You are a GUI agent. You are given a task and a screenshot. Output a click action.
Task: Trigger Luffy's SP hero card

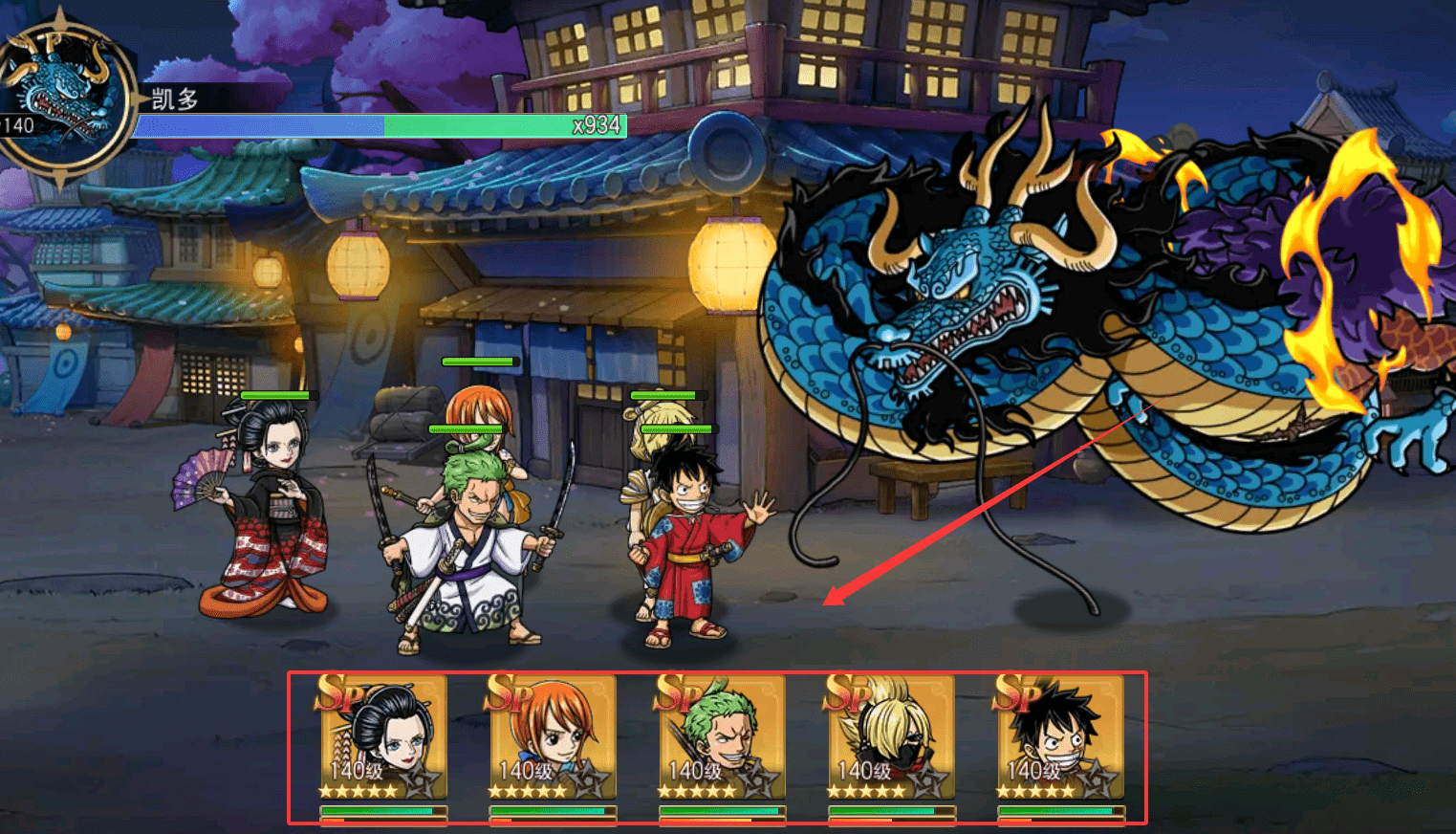1059,737
